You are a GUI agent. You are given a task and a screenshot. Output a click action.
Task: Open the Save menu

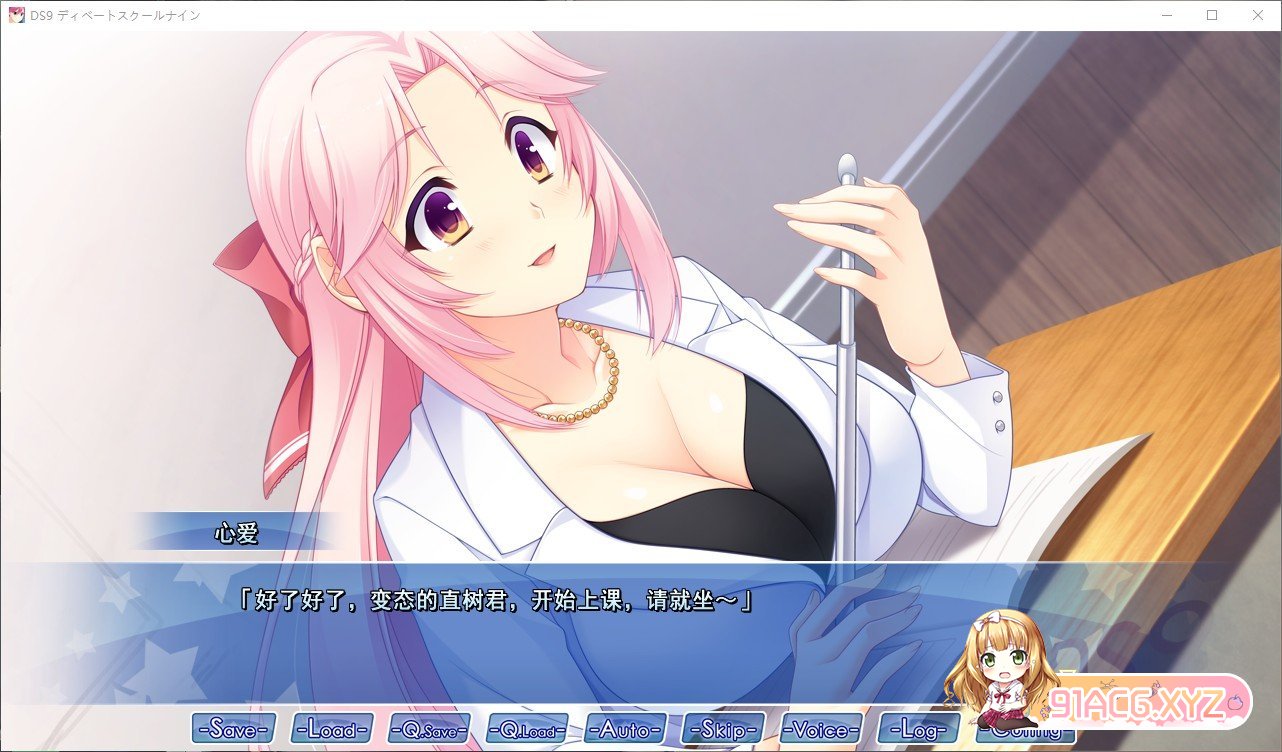pos(233,729)
